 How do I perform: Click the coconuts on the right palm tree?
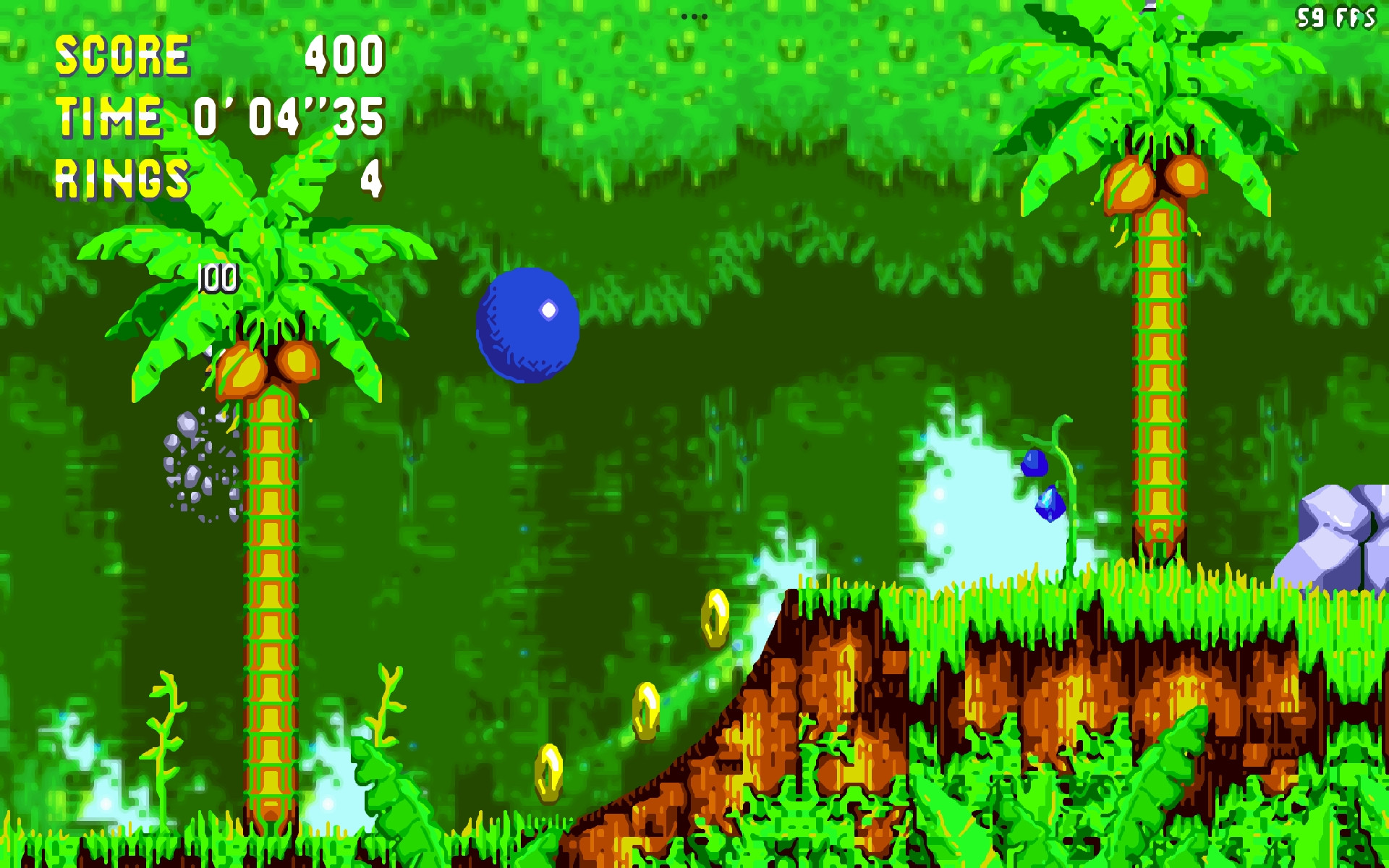pyautogui.click(x=1157, y=177)
